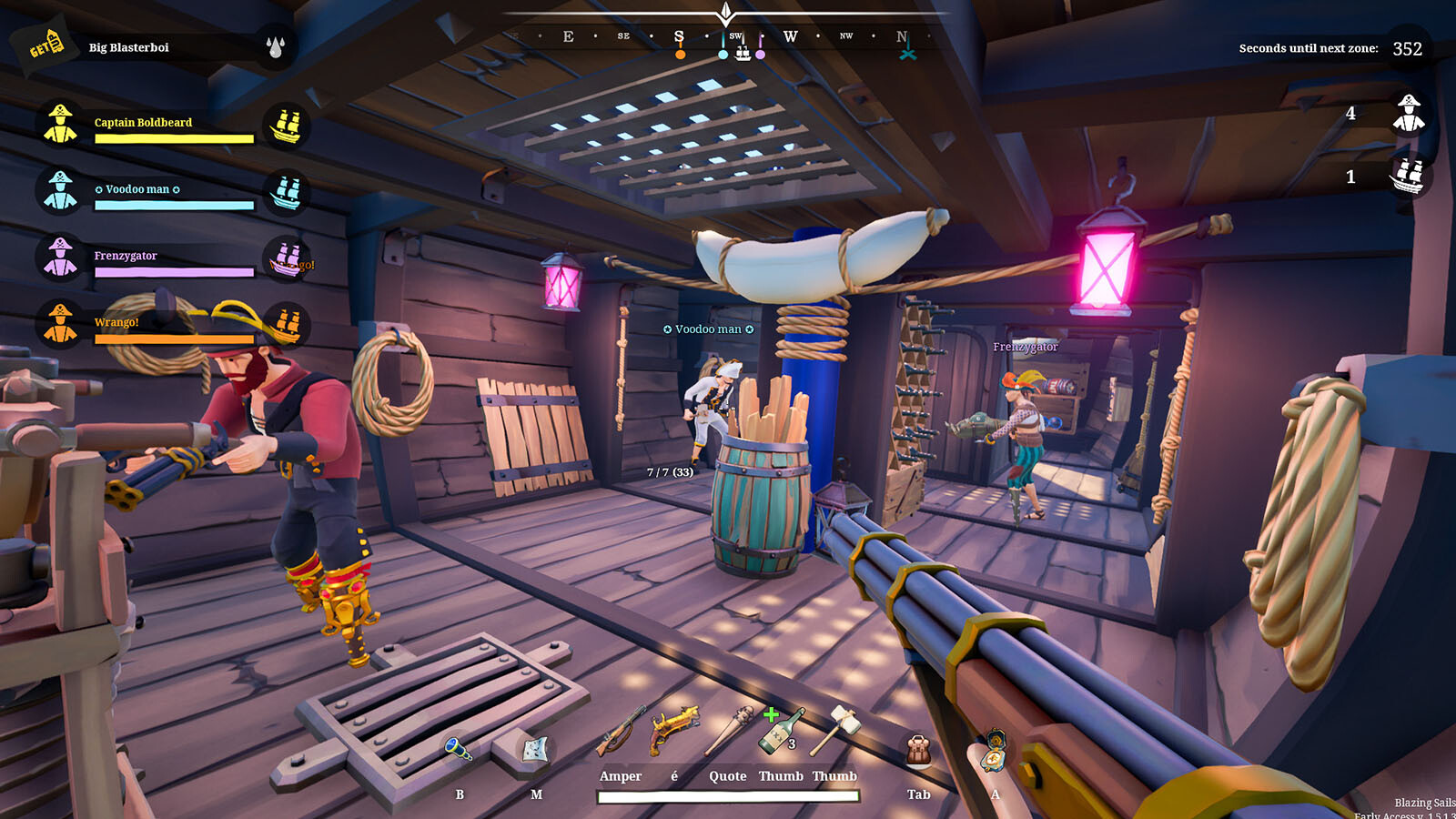This screenshot has width=1456, height=819.
Task: Equip the golden flintlock pistol
Action: click(x=674, y=729)
